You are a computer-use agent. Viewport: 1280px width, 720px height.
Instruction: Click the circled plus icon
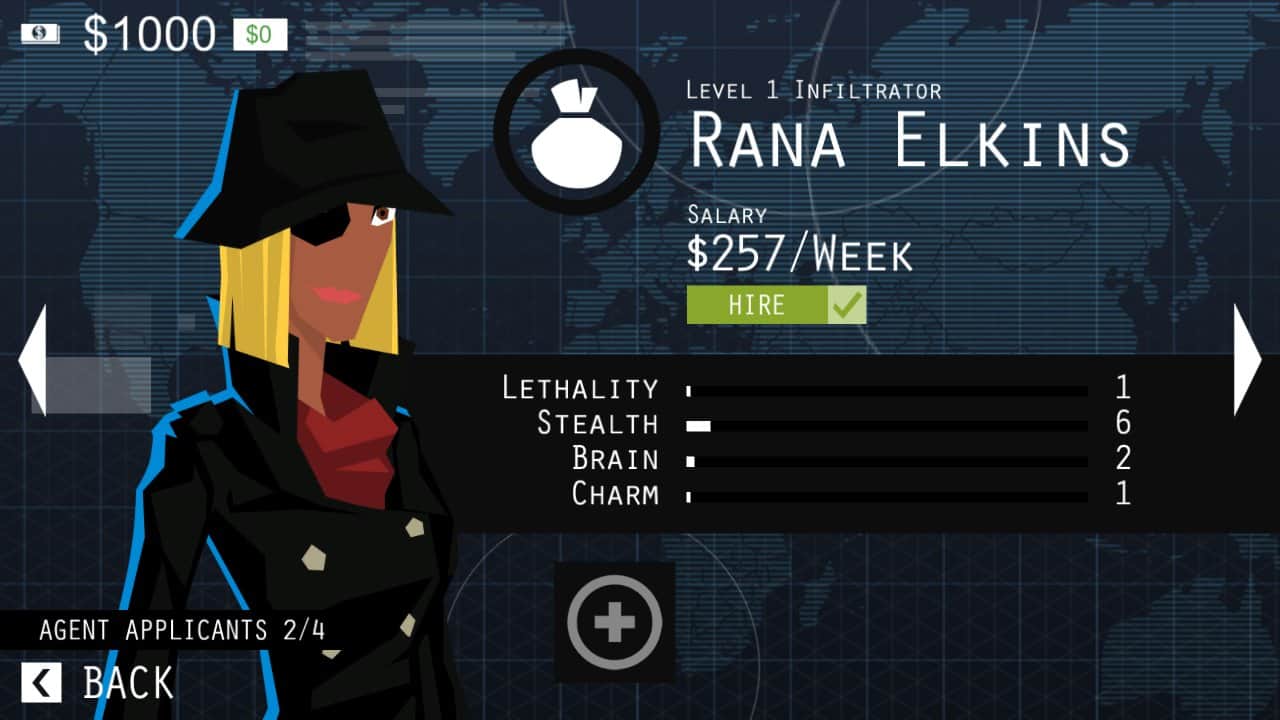click(x=614, y=622)
